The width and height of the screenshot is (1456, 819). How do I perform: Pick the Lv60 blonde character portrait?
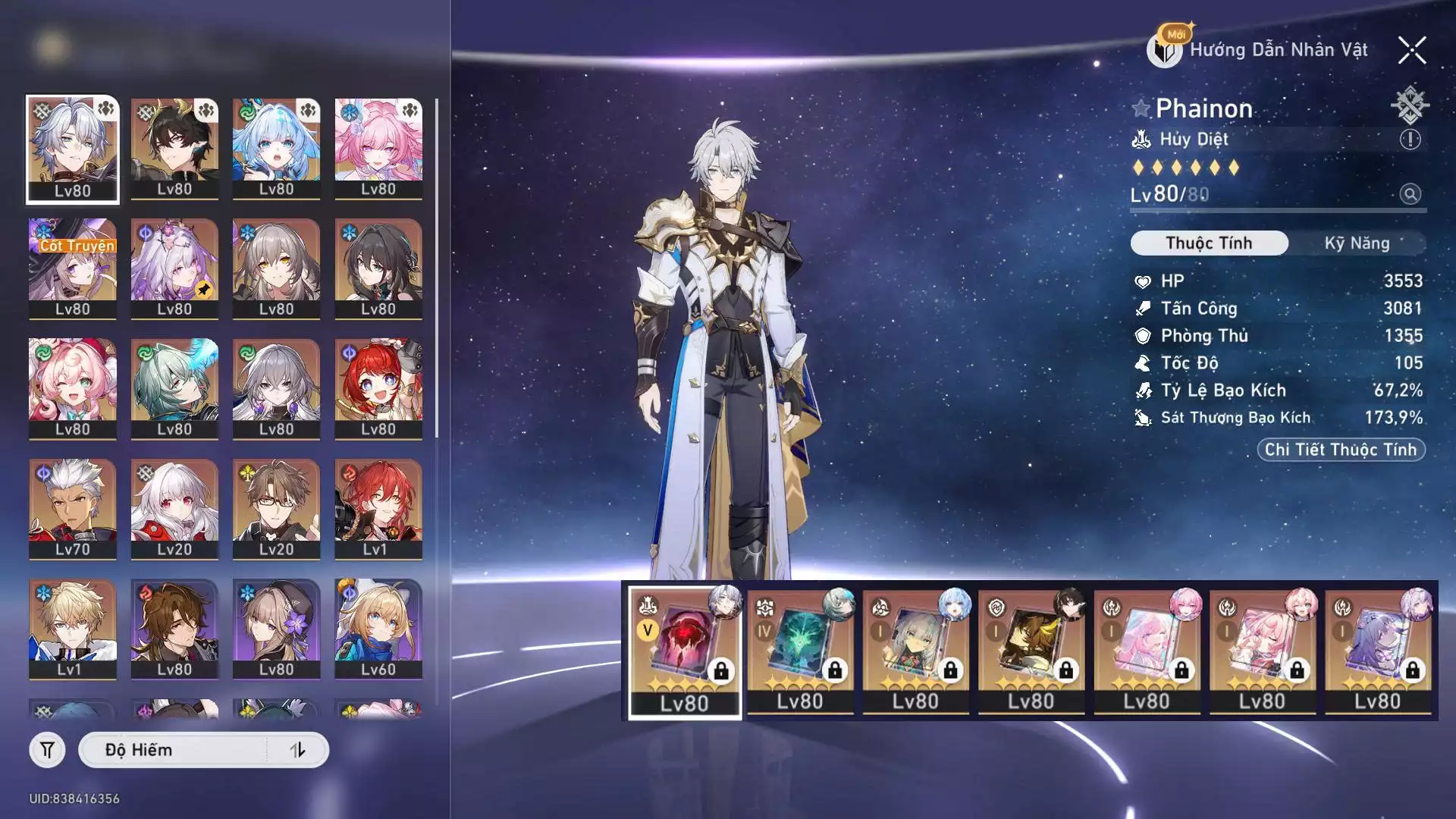[378, 629]
